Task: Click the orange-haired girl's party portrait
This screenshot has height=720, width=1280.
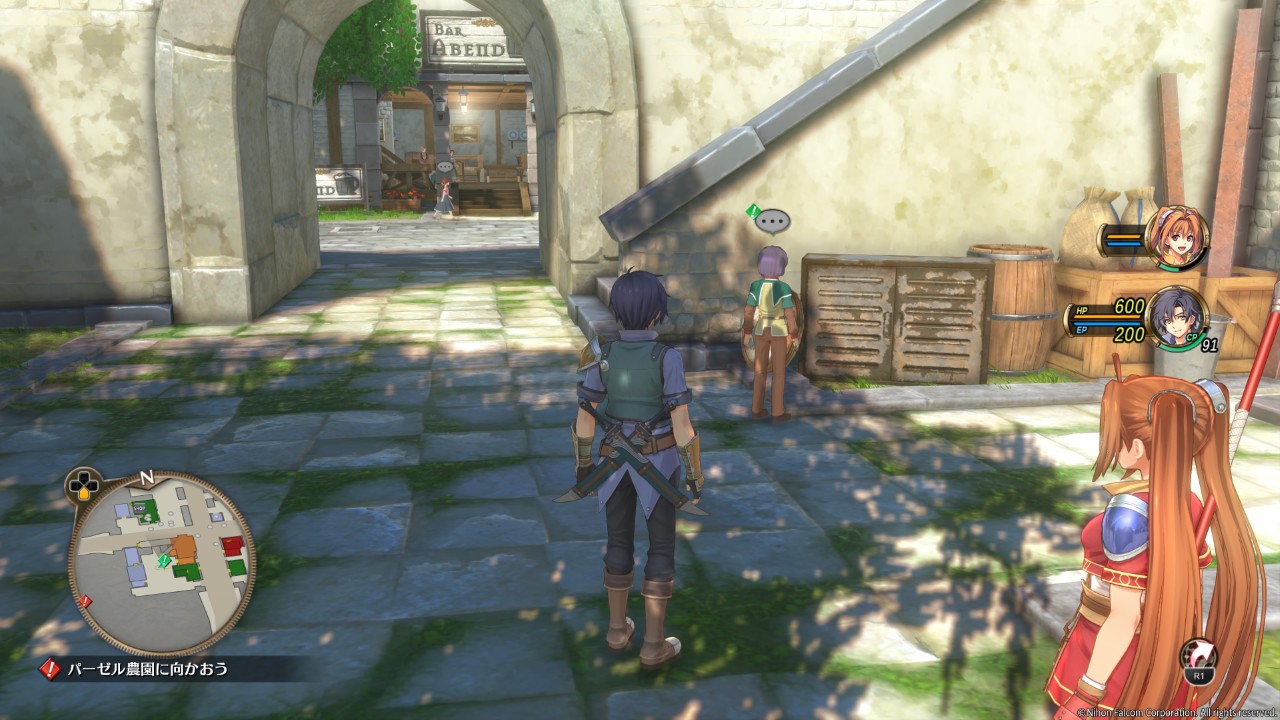Action: coord(1176,238)
